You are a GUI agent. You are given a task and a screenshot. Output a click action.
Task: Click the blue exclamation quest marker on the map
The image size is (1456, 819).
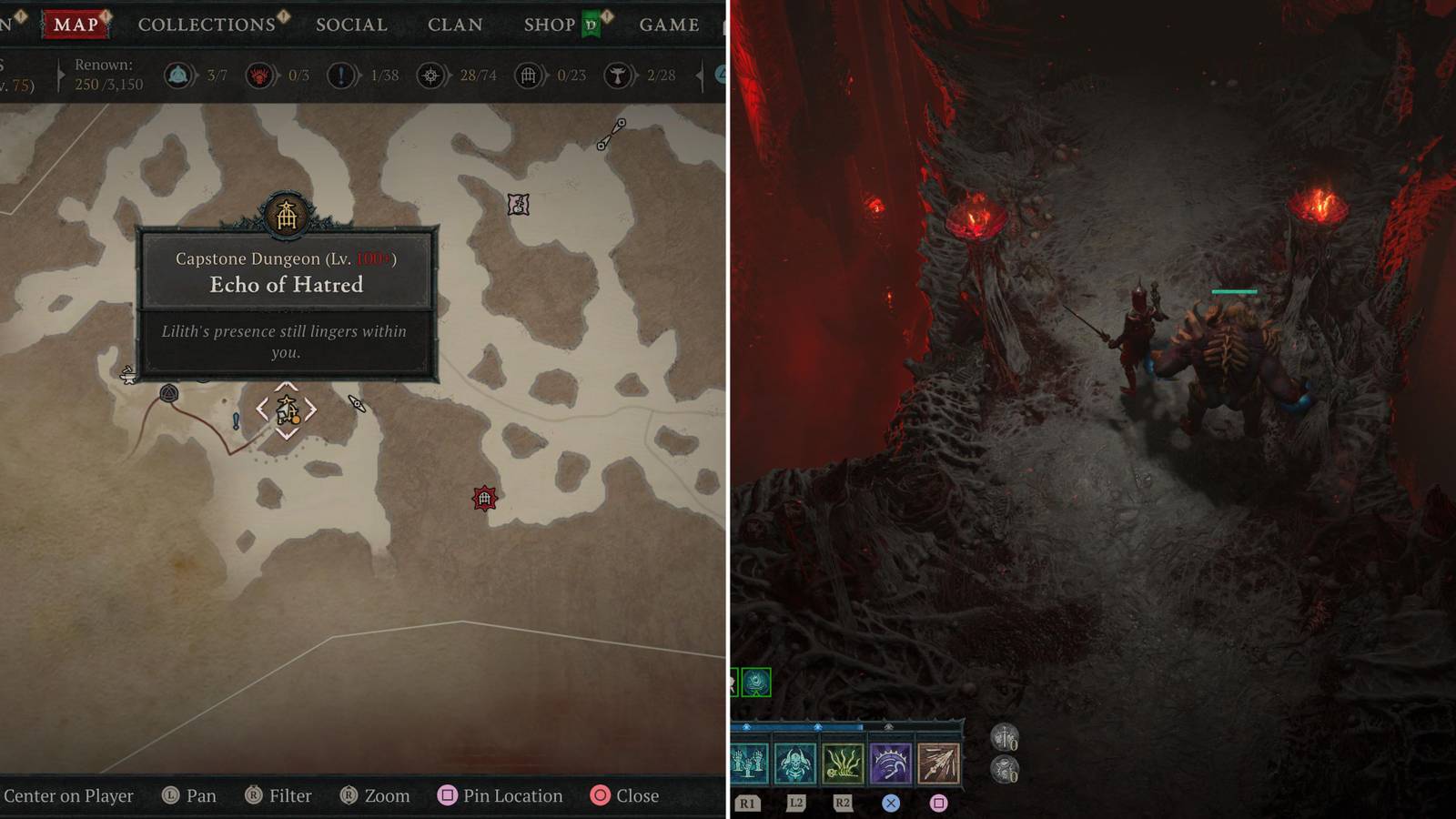click(236, 419)
